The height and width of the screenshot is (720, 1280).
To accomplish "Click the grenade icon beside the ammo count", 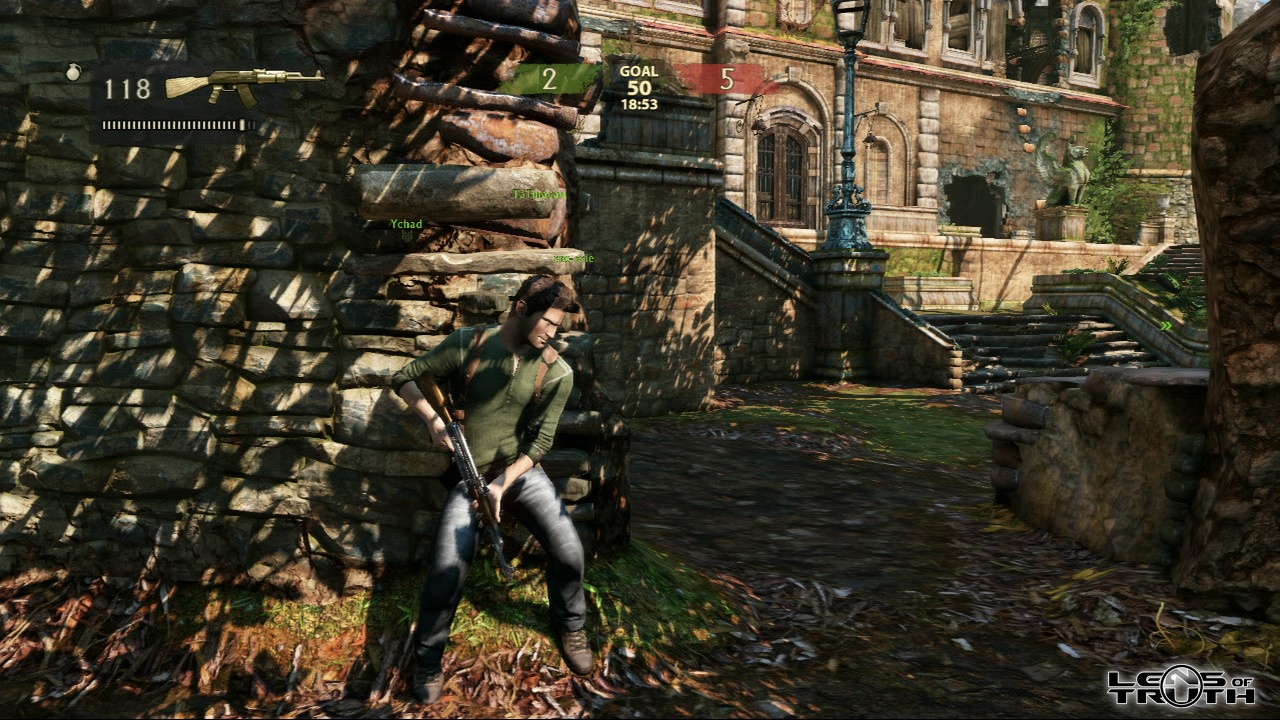I will click(x=73, y=72).
